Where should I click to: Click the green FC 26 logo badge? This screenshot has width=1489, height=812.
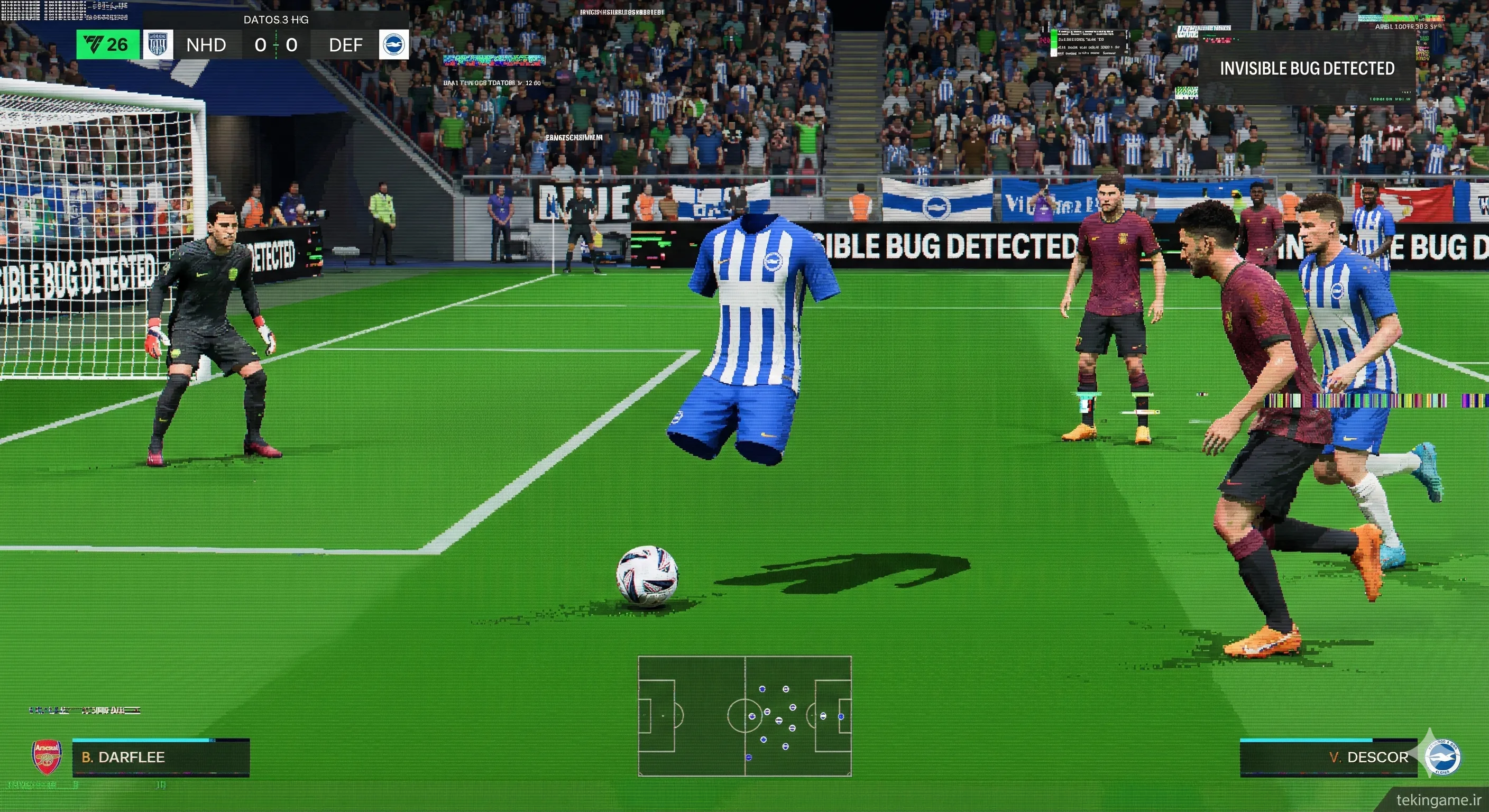[107, 44]
